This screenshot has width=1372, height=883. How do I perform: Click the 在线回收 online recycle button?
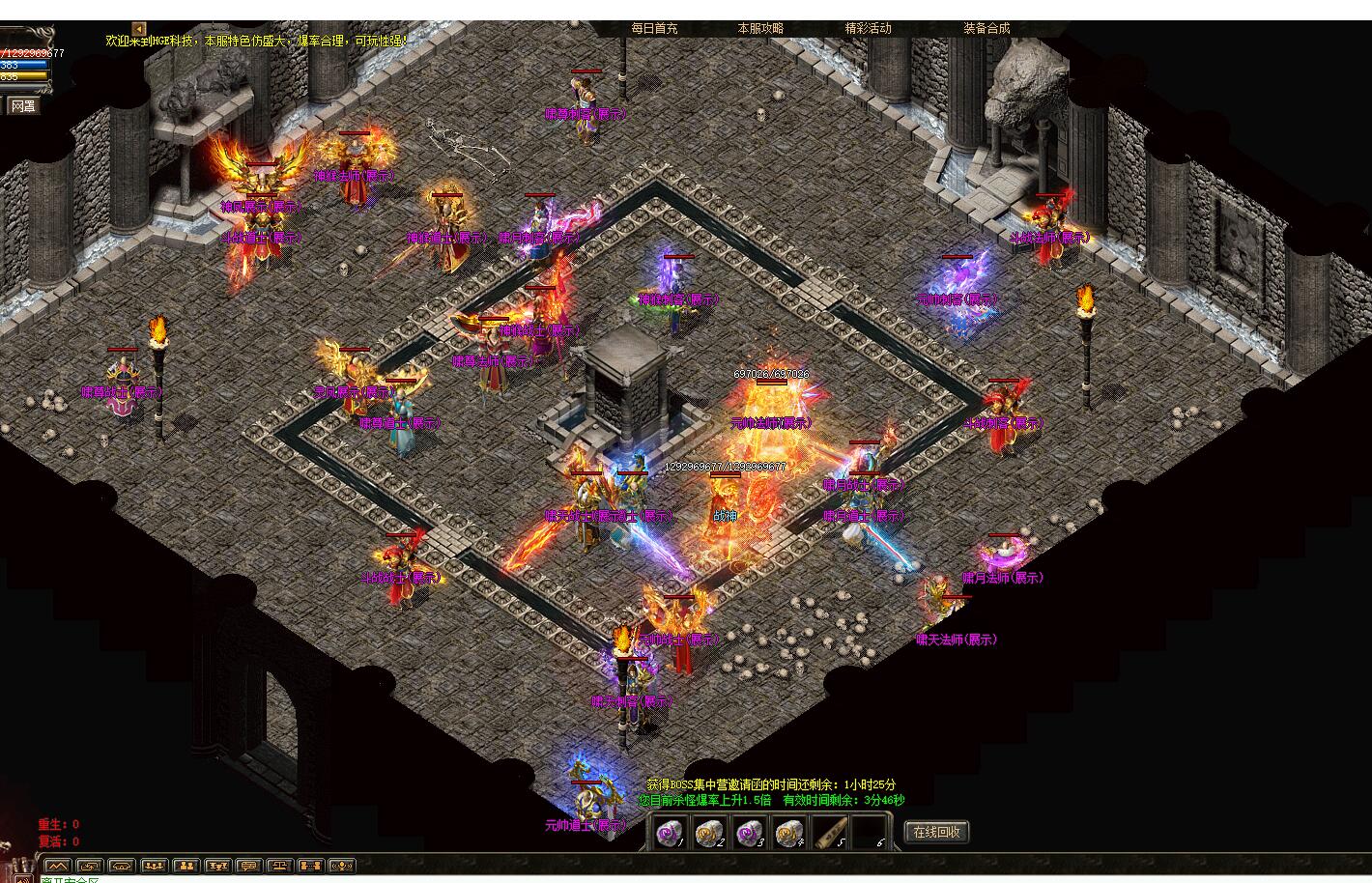(x=936, y=832)
